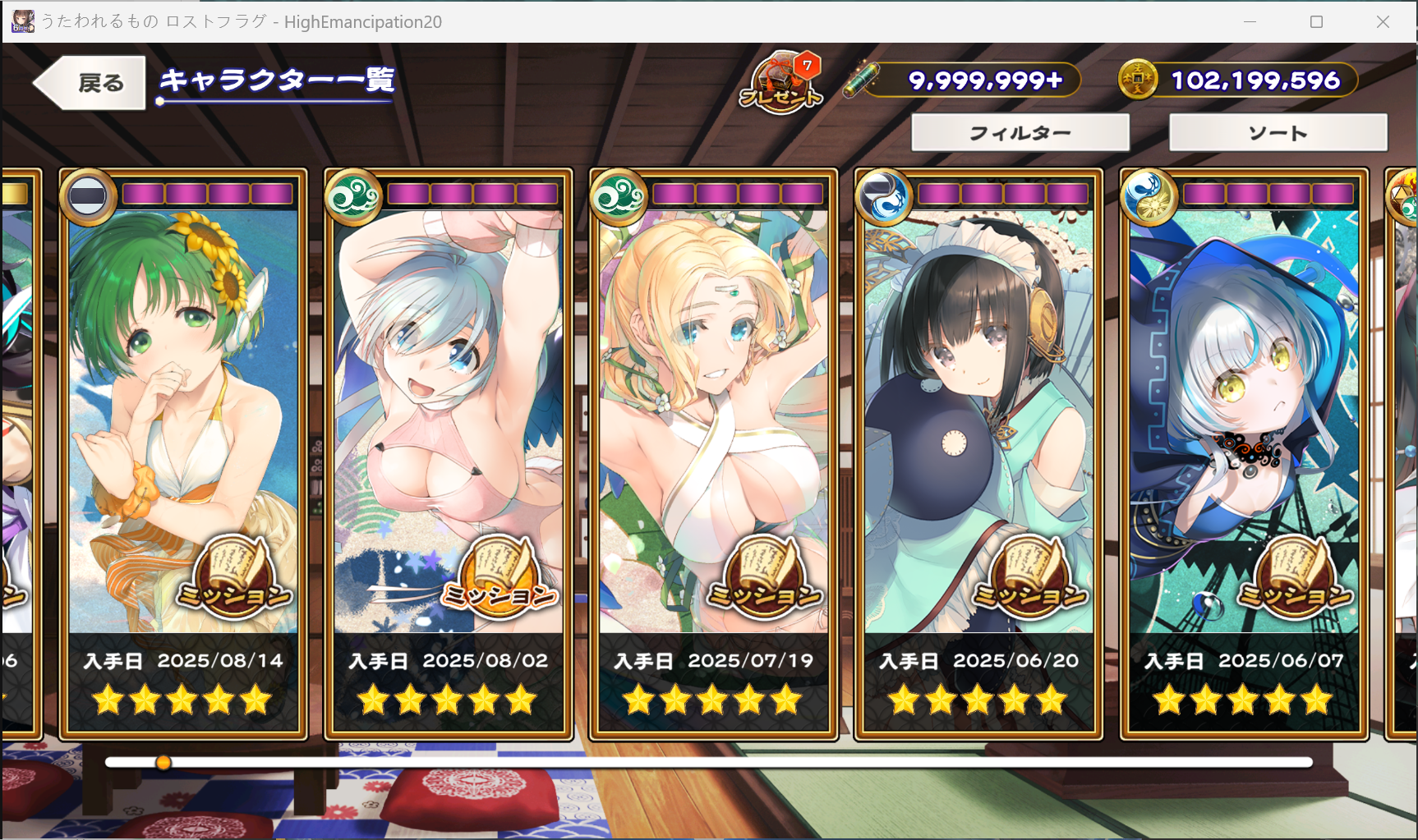Open the フィルター filter options

click(1020, 133)
